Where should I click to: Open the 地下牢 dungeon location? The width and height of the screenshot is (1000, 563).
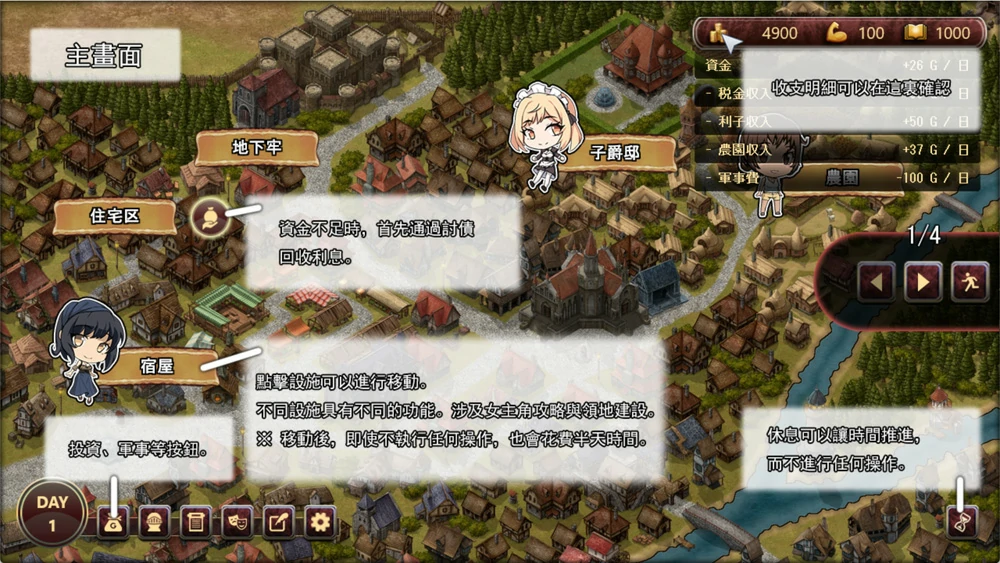pos(257,148)
